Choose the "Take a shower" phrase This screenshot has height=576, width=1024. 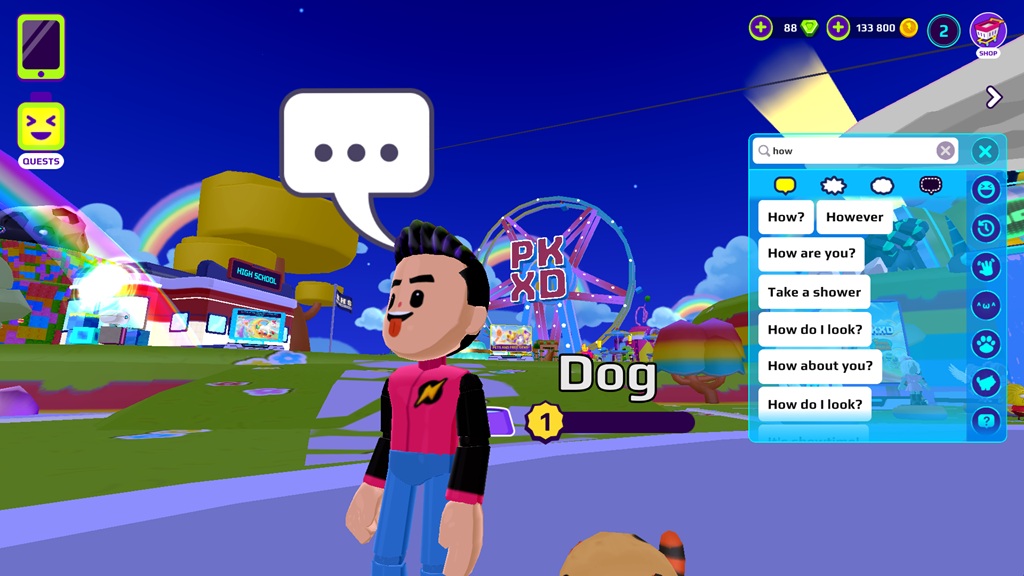point(814,292)
